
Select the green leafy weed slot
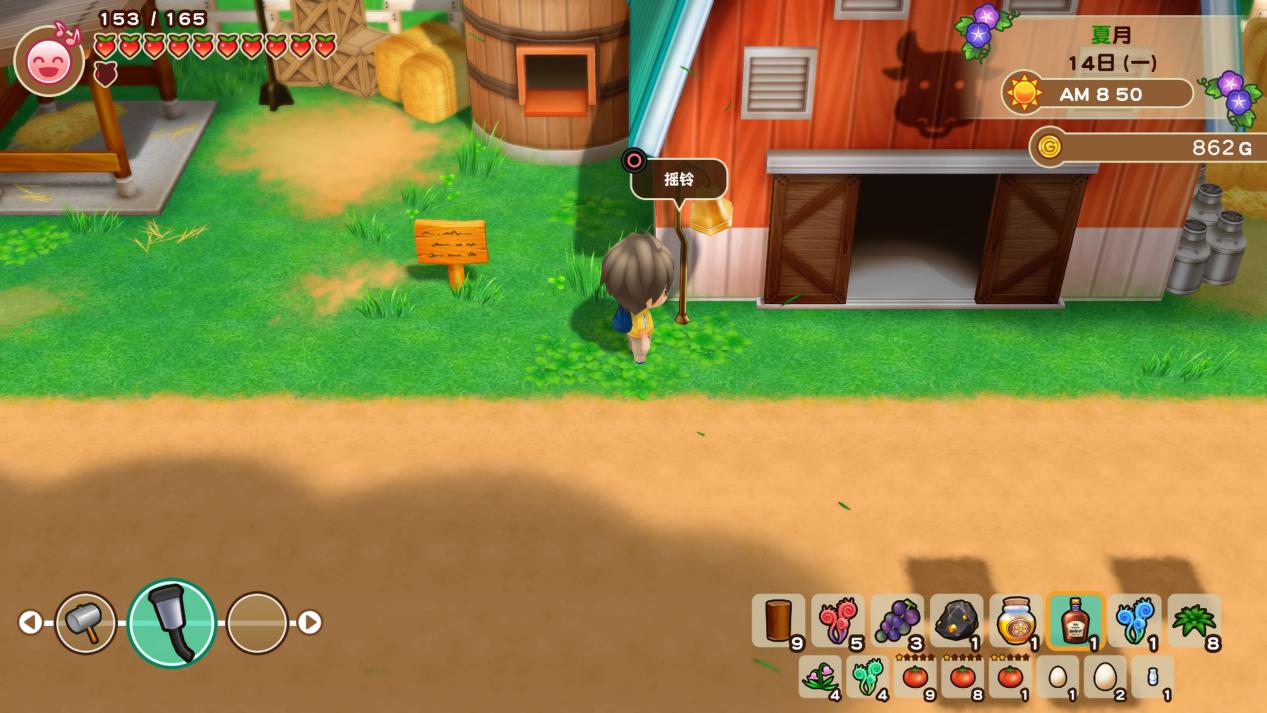1193,621
